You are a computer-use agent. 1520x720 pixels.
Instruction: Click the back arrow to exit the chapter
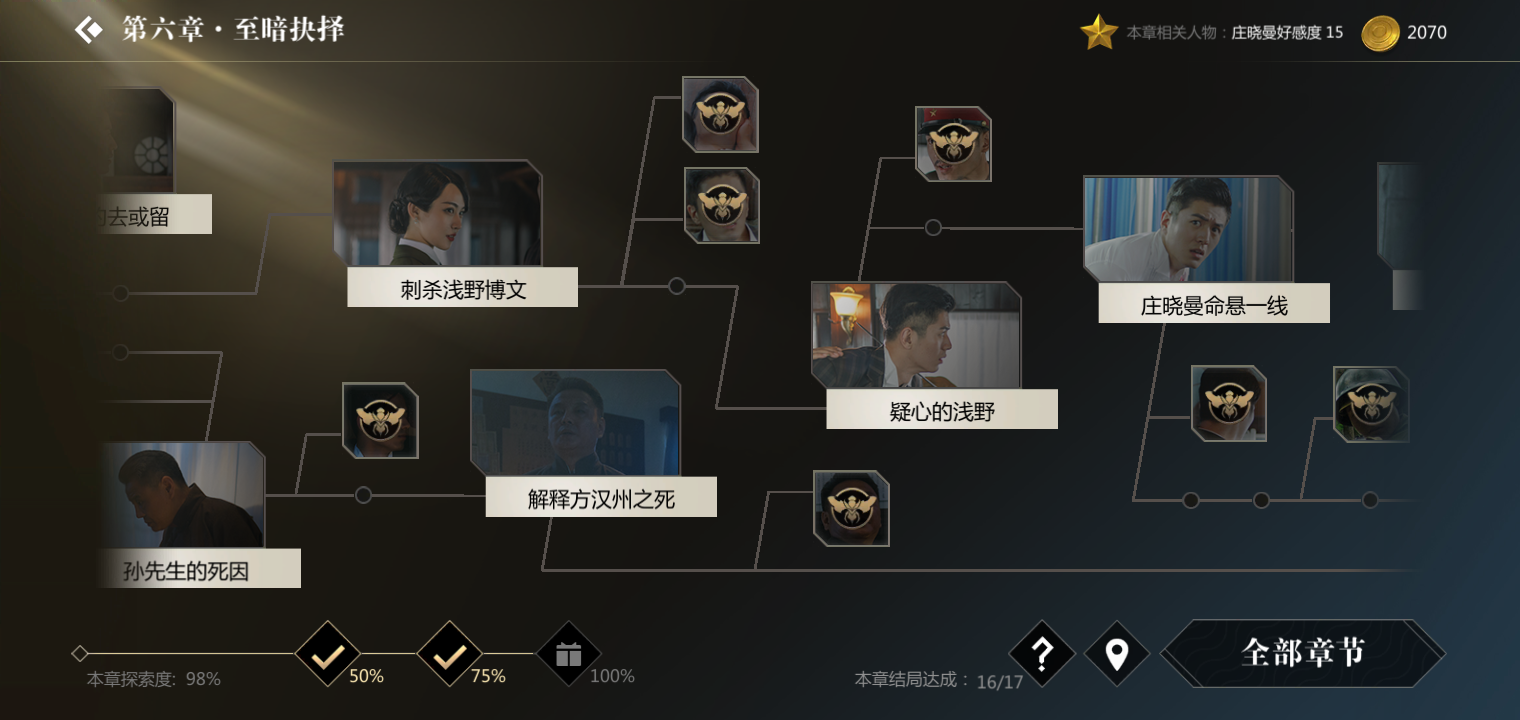pyautogui.click(x=89, y=29)
